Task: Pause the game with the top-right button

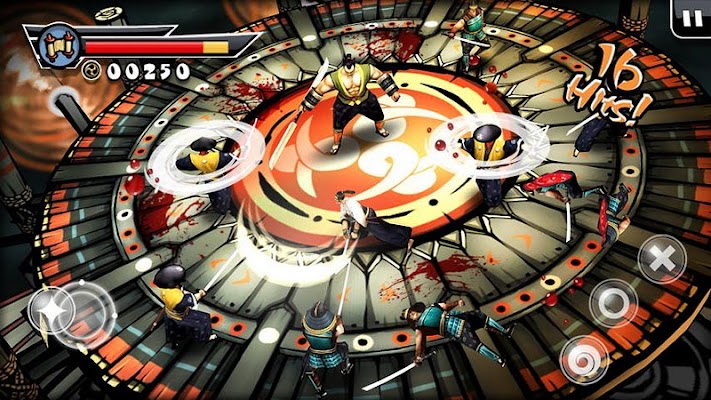Action: (690, 16)
